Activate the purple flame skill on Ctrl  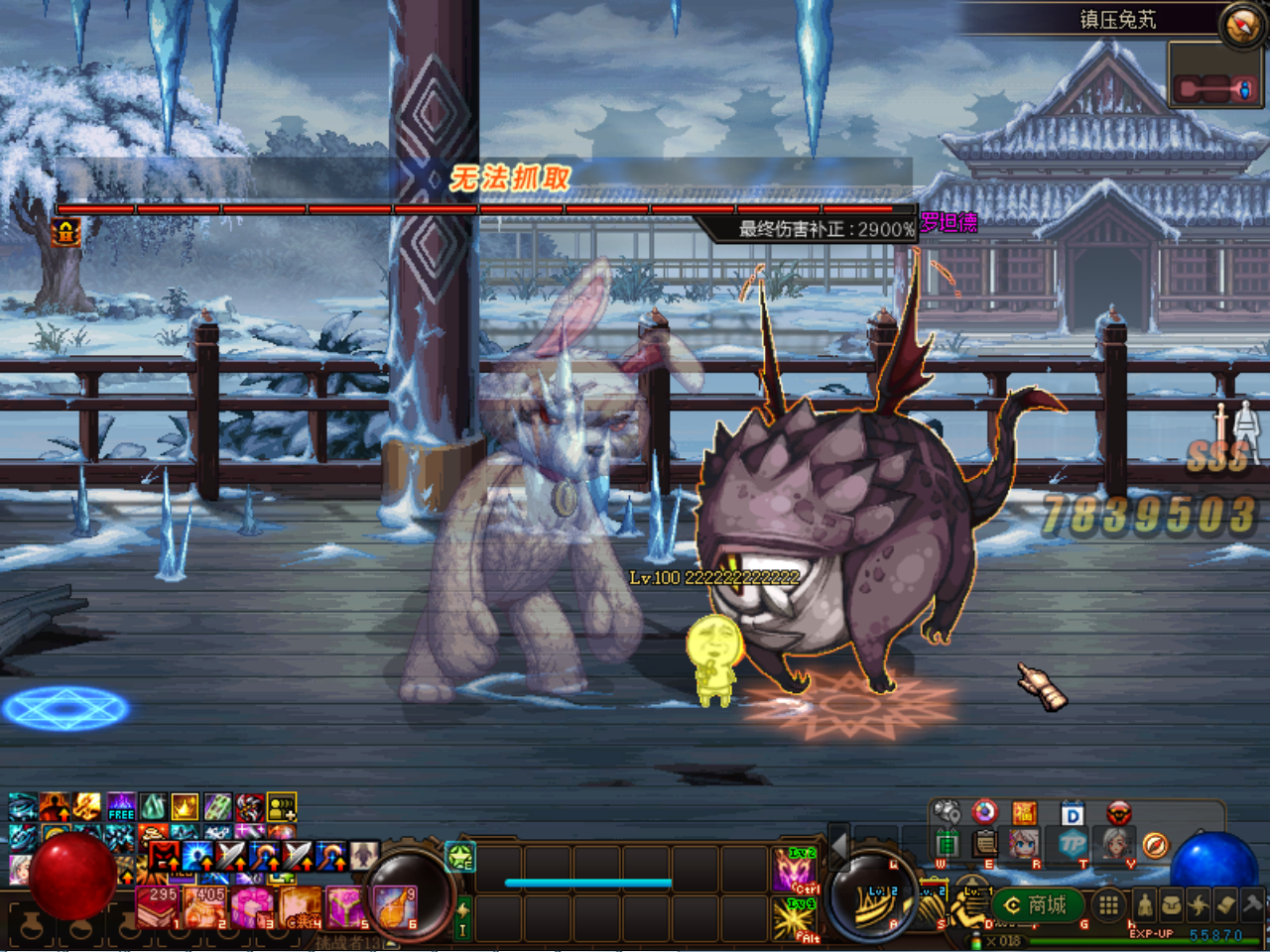pos(794,871)
